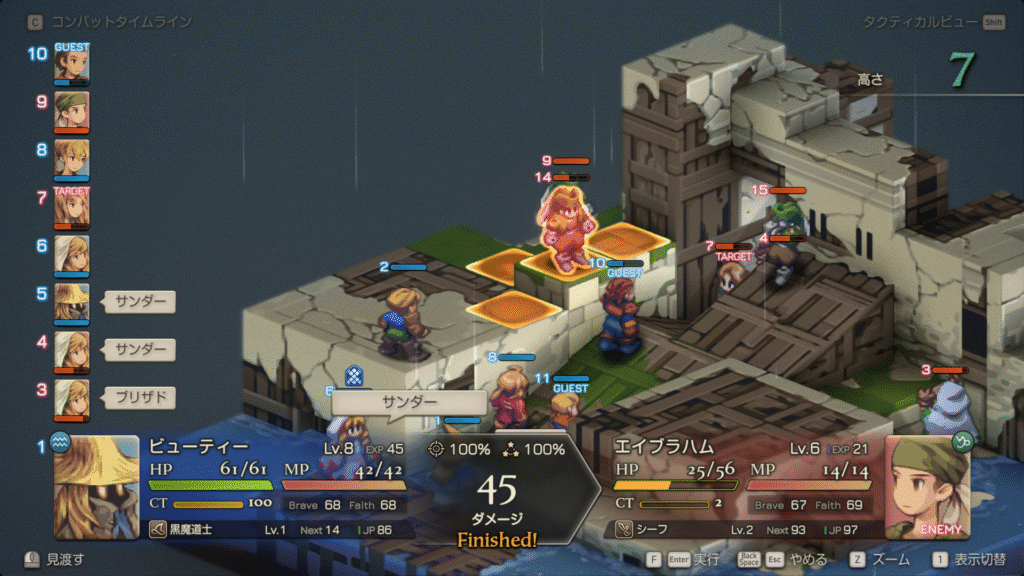Select the turn 10 GUEST portrait in timeline

(x=71, y=64)
